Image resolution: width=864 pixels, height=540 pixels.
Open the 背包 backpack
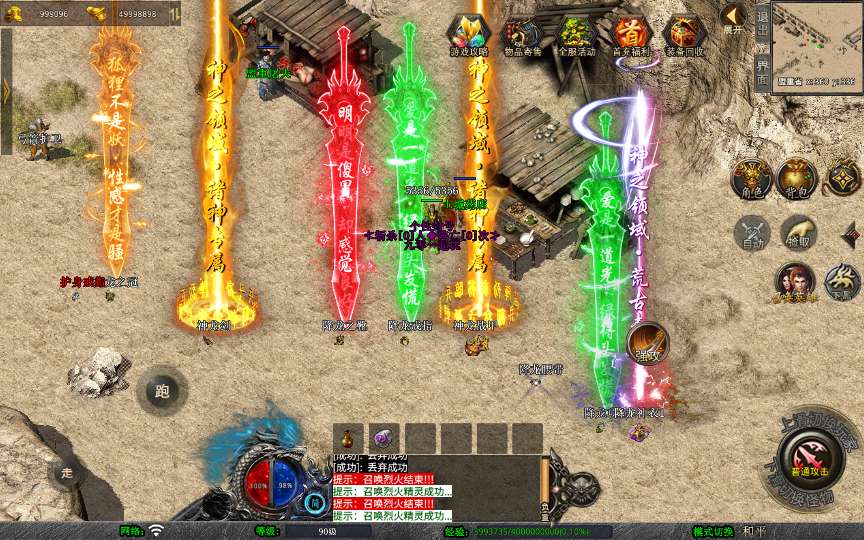click(x=797, y=175)
